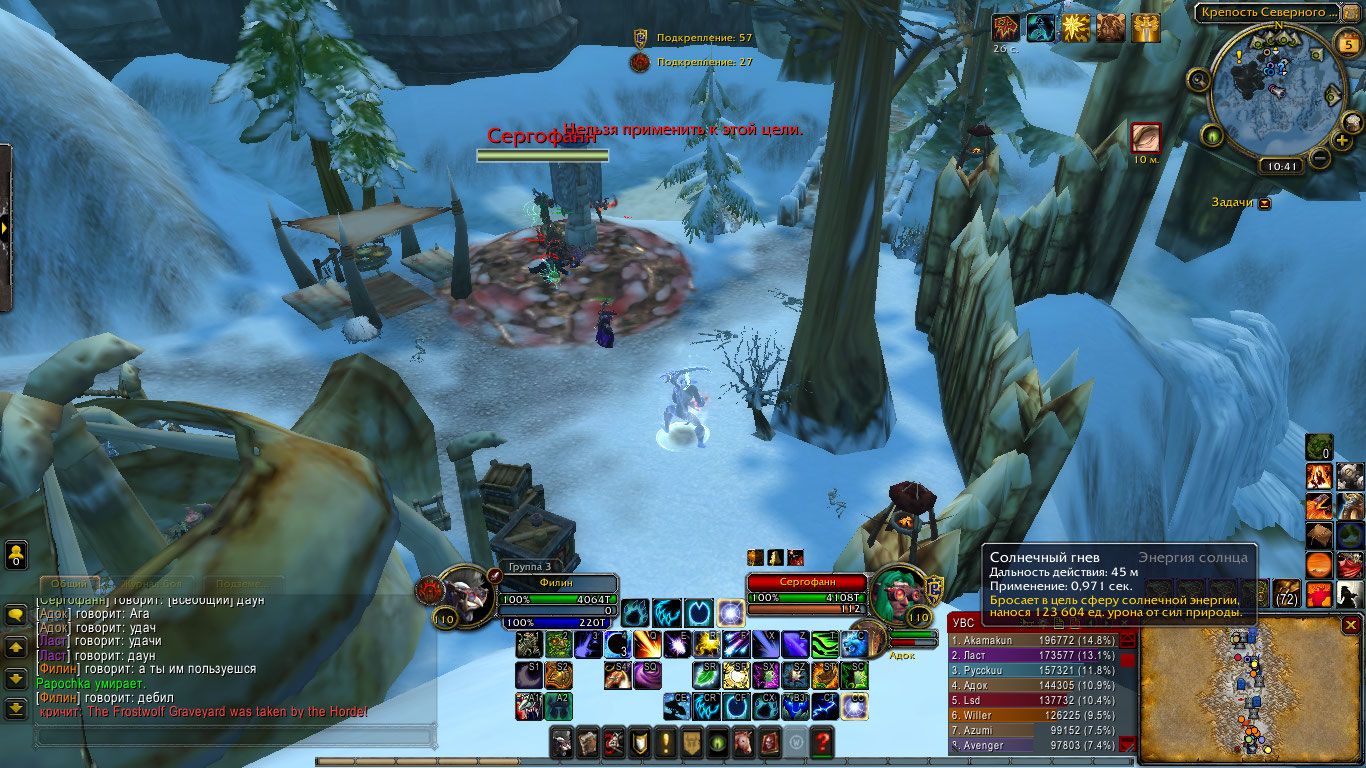Image resolution: width=1366 pixels, height=768 pixels.
Task: Open the red question mark help button
Action: click(822, 742)
